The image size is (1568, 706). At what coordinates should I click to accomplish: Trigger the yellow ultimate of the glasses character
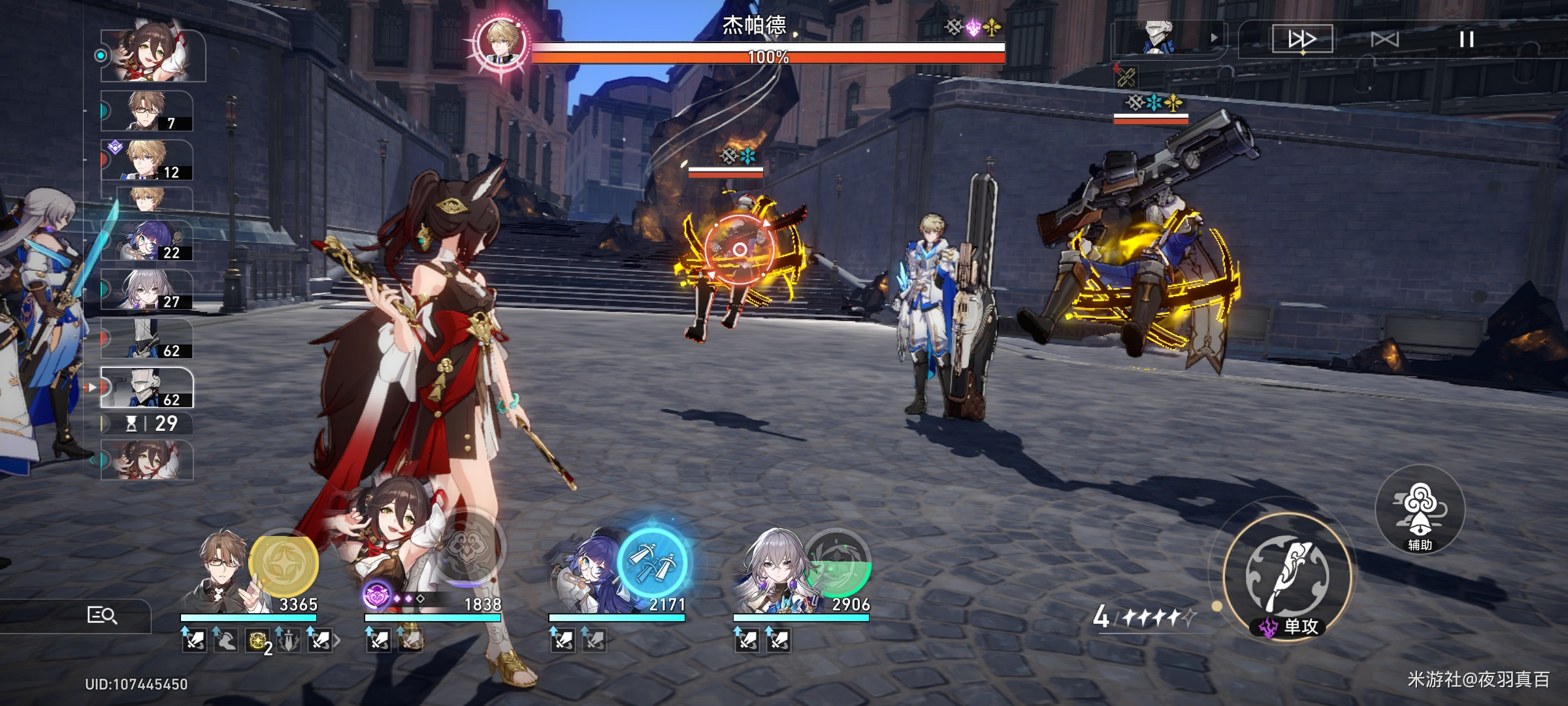coord(284,563)
